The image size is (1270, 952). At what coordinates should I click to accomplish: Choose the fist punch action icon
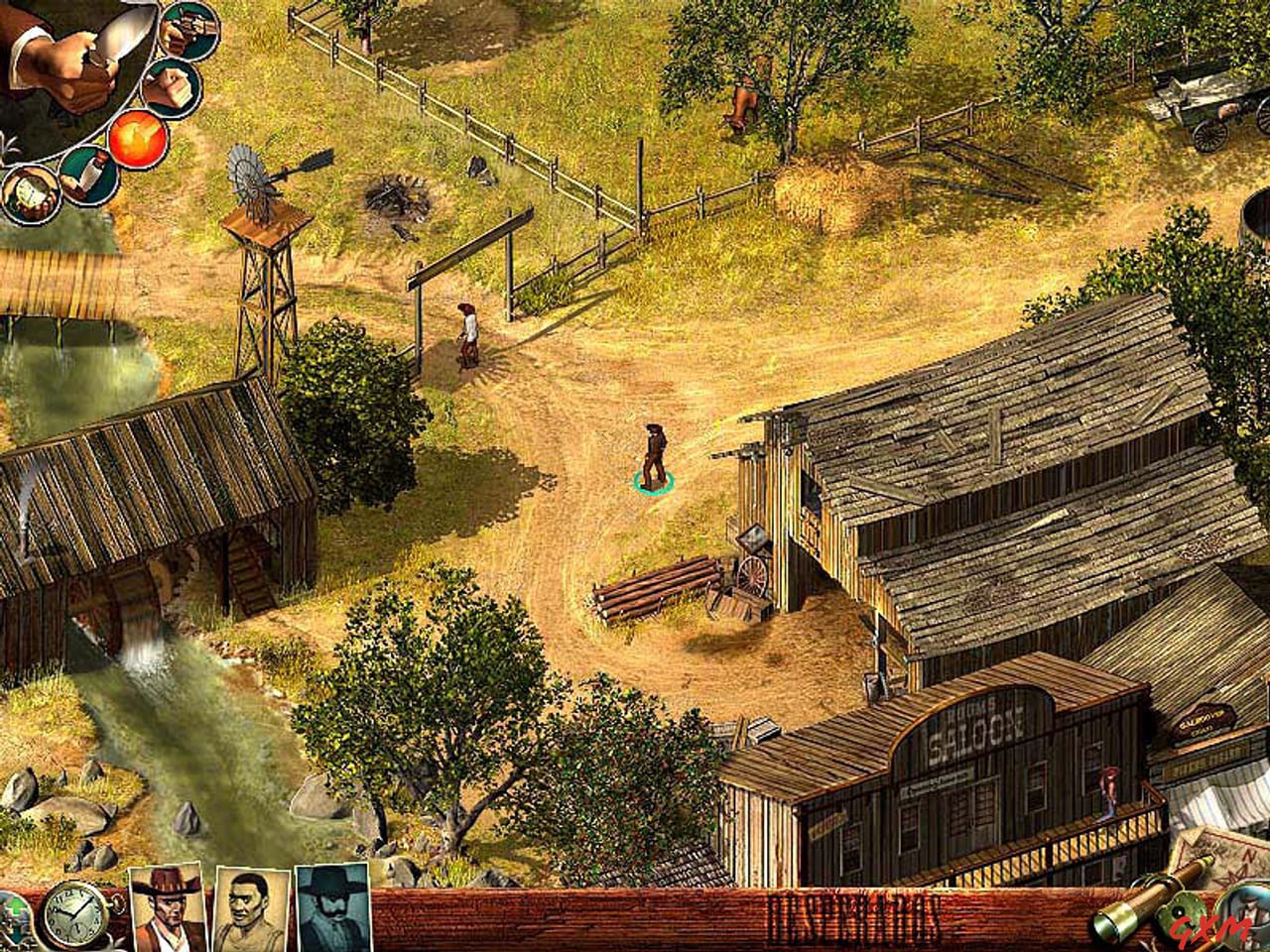click(169, 88)
